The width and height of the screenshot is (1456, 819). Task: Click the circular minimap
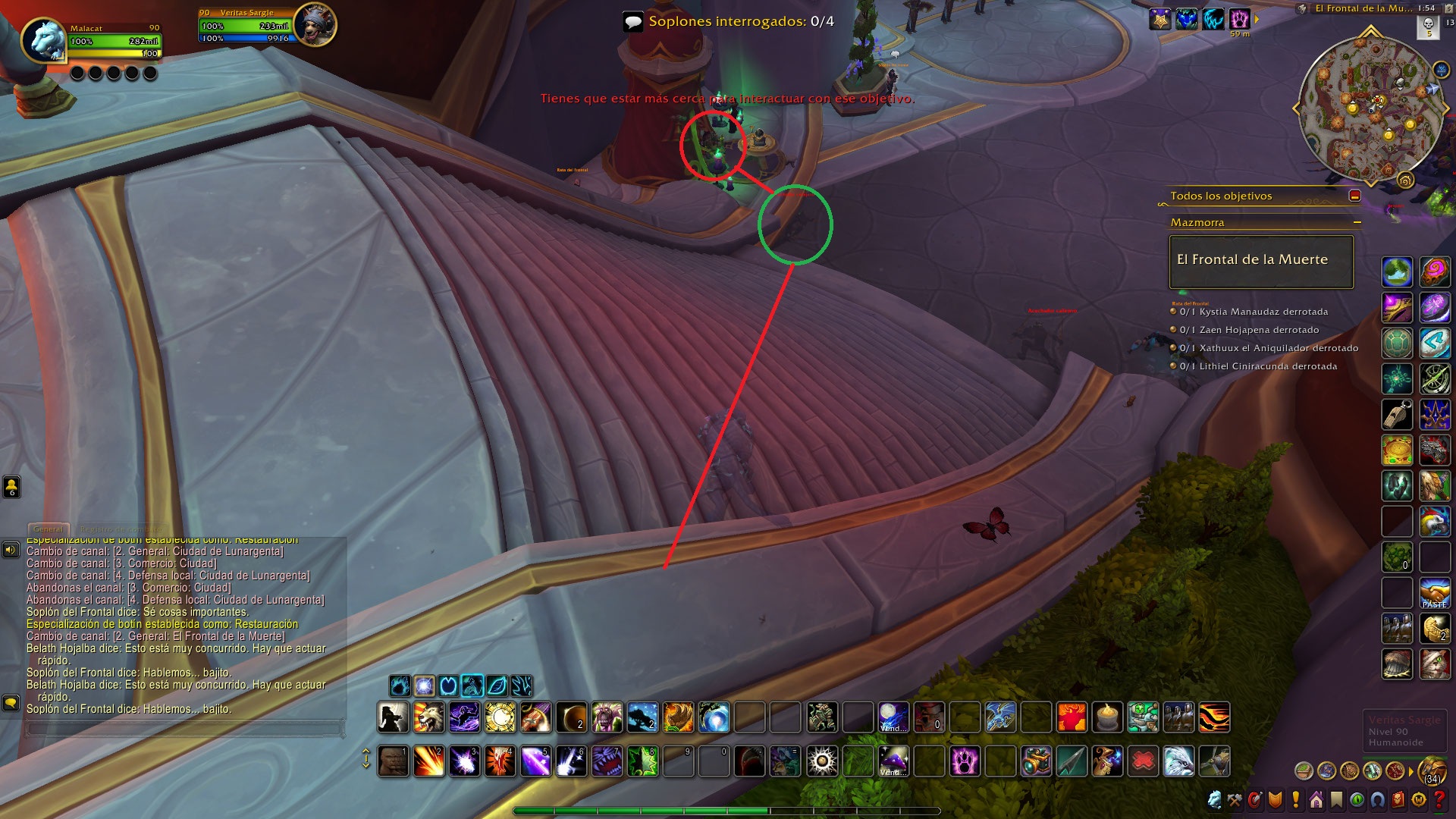coord(1370,108)
